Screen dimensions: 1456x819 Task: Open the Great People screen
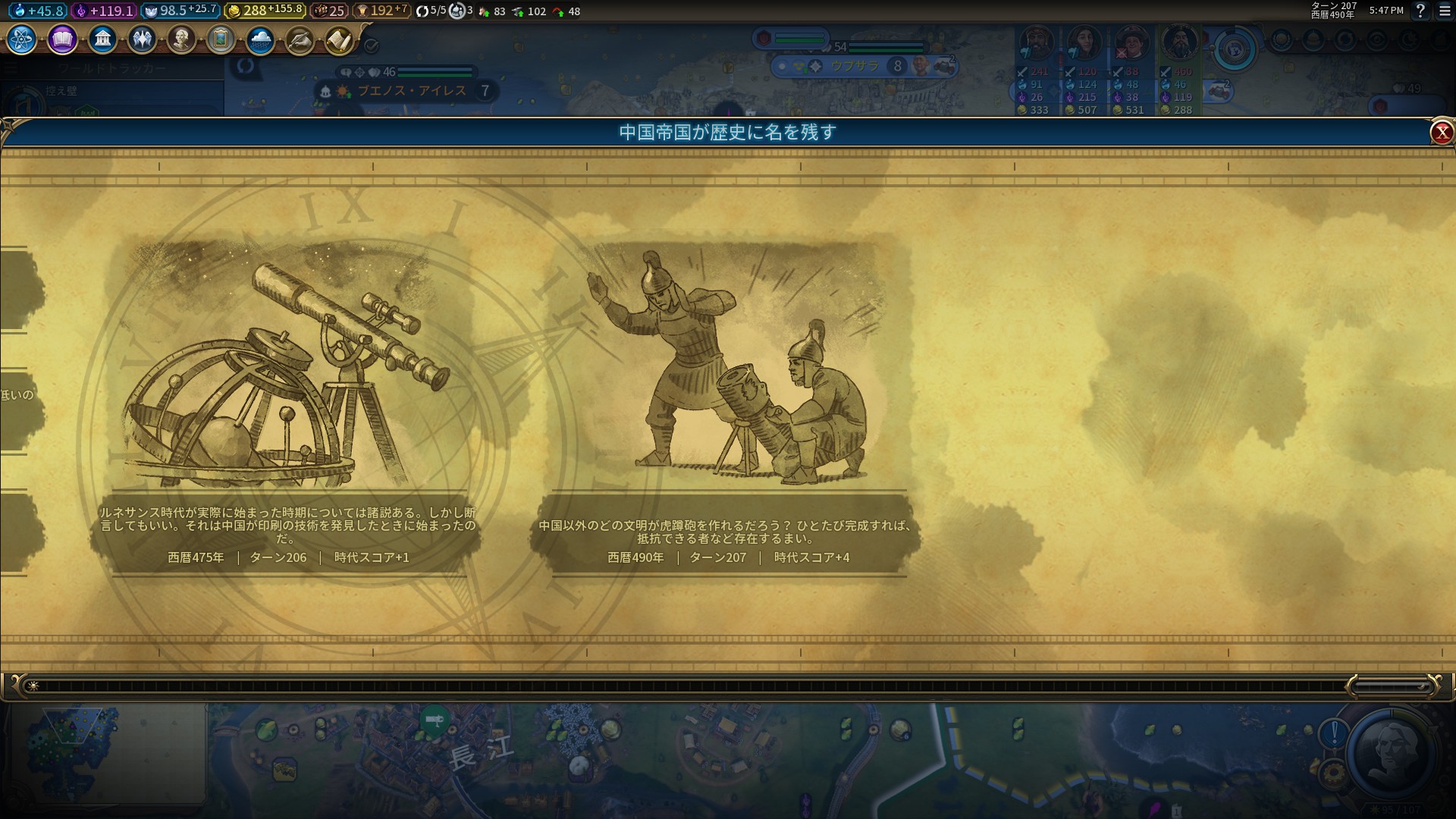point(183,39)
